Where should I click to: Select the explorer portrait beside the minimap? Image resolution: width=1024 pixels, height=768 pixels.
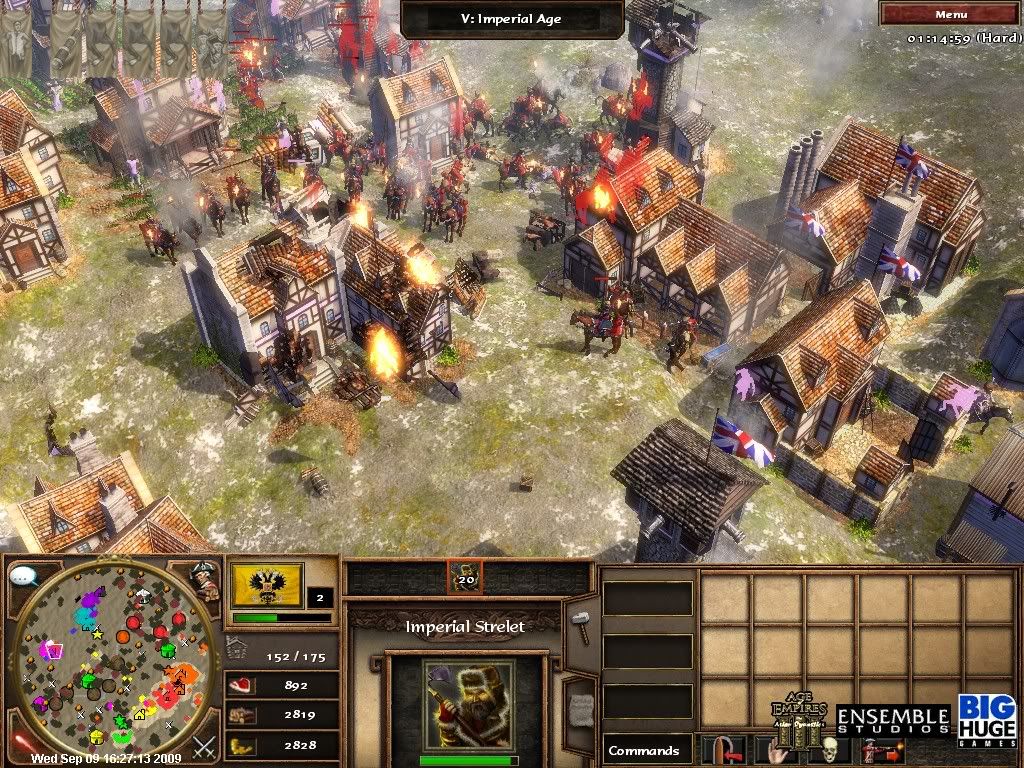tap(205, 581)
